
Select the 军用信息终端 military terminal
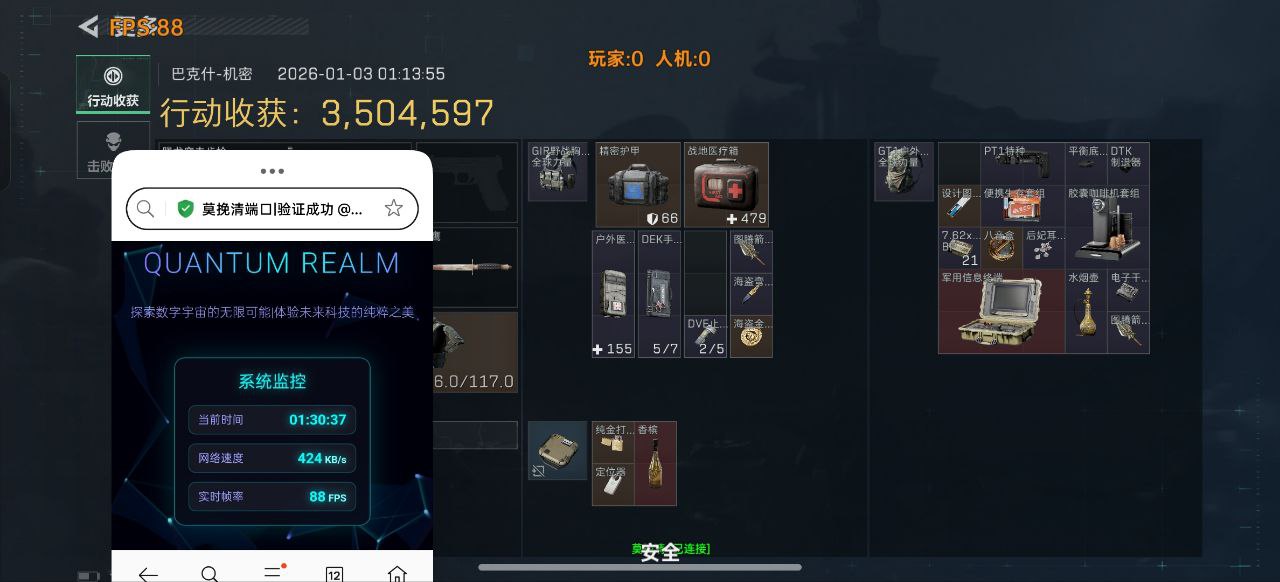1001,311
